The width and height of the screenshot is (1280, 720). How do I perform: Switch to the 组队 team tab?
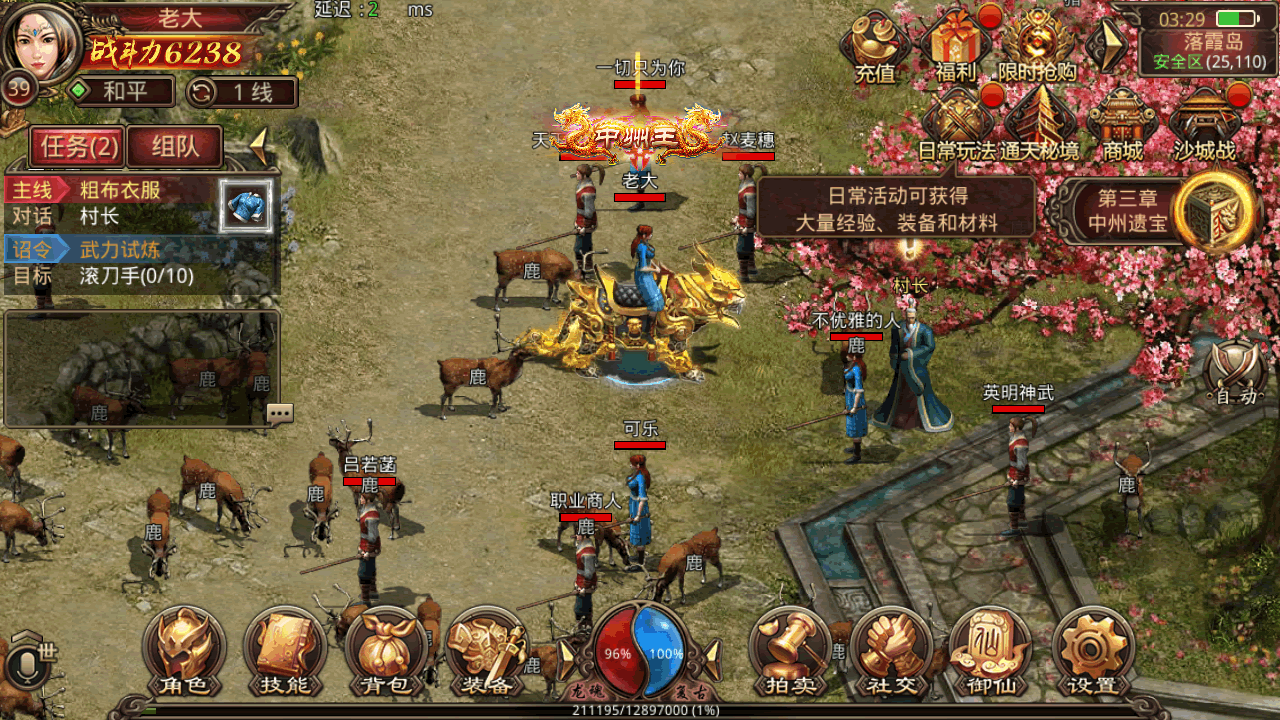[175, 147]
